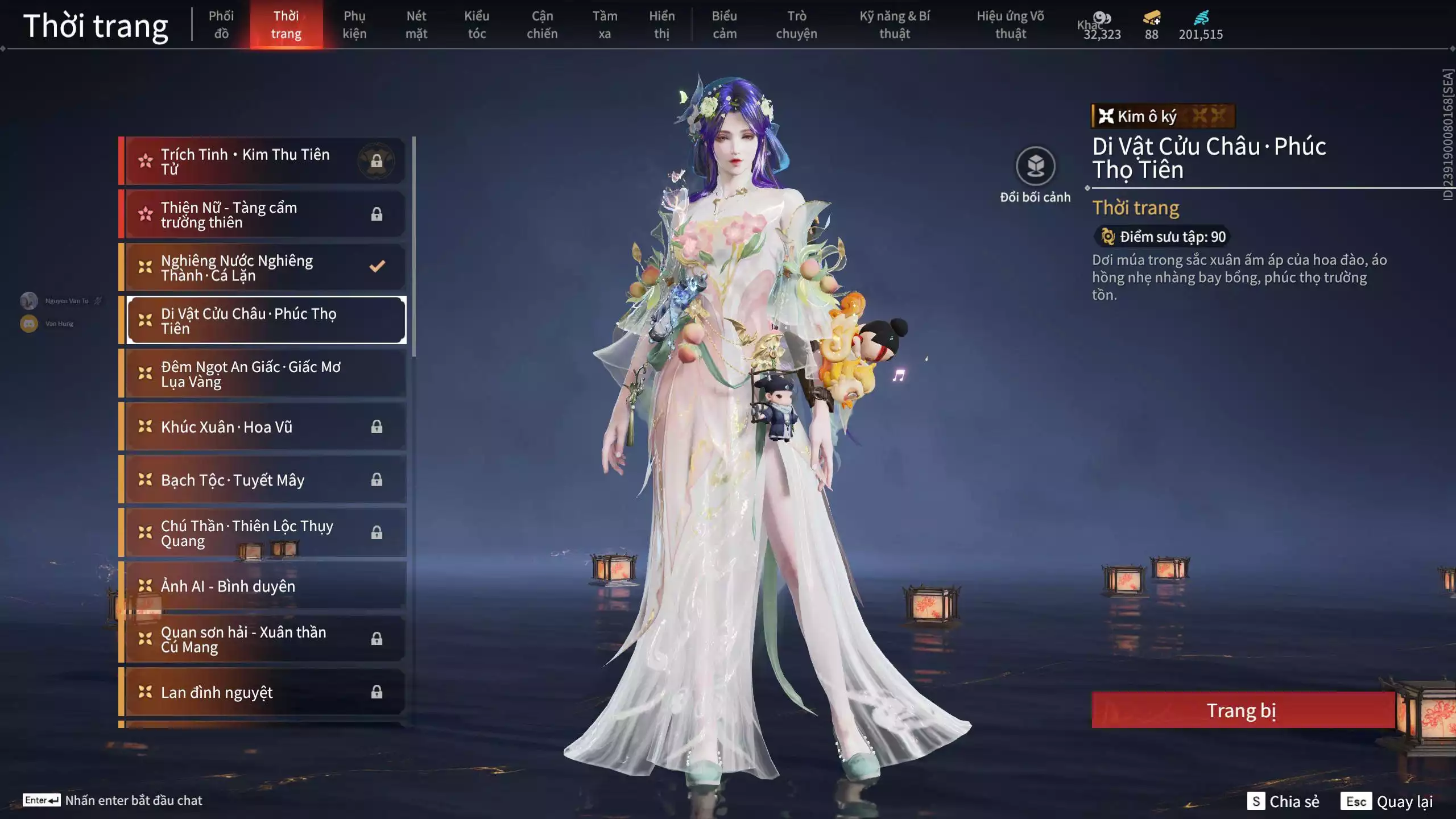Screen dimensions: 1456x819
Task: Switch to the Biểu cảm tab
Action: pos(724,24)
